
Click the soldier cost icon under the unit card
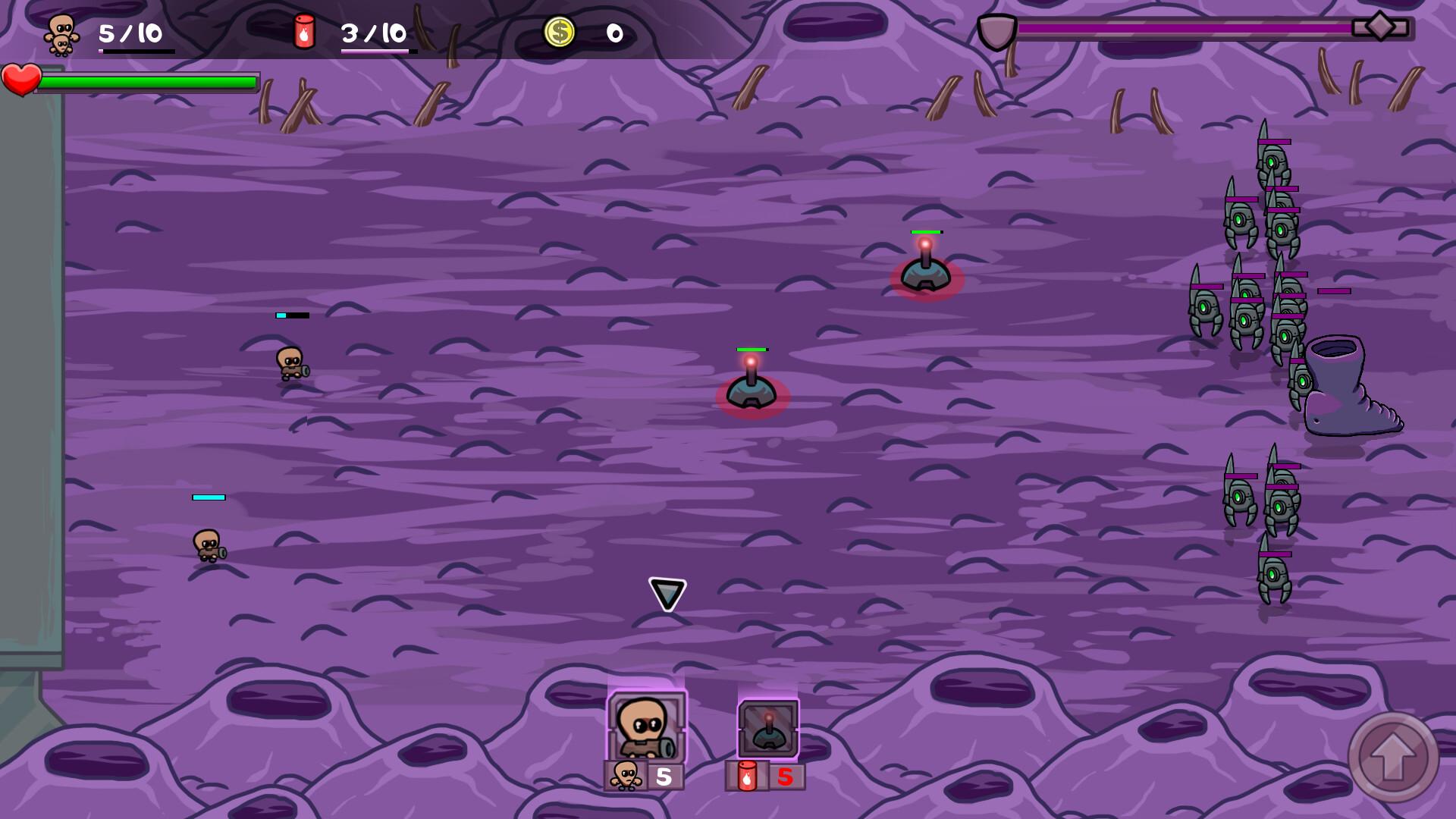coord(625,775)
